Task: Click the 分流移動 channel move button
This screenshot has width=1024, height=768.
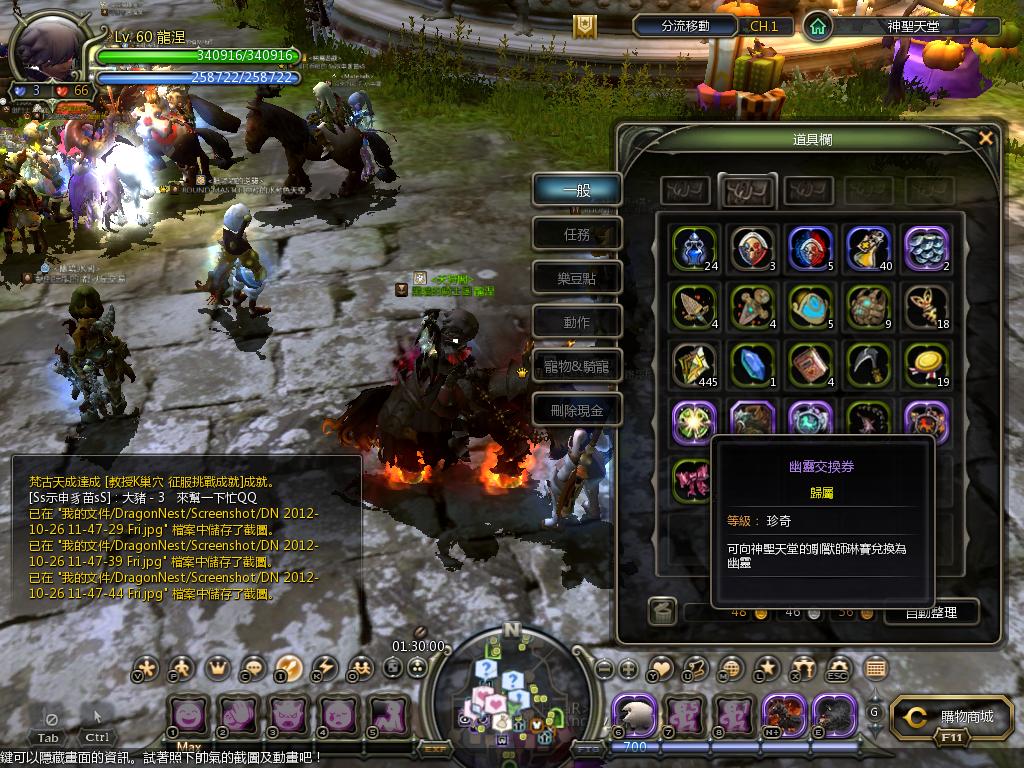Action: click(x=685, y=26)
